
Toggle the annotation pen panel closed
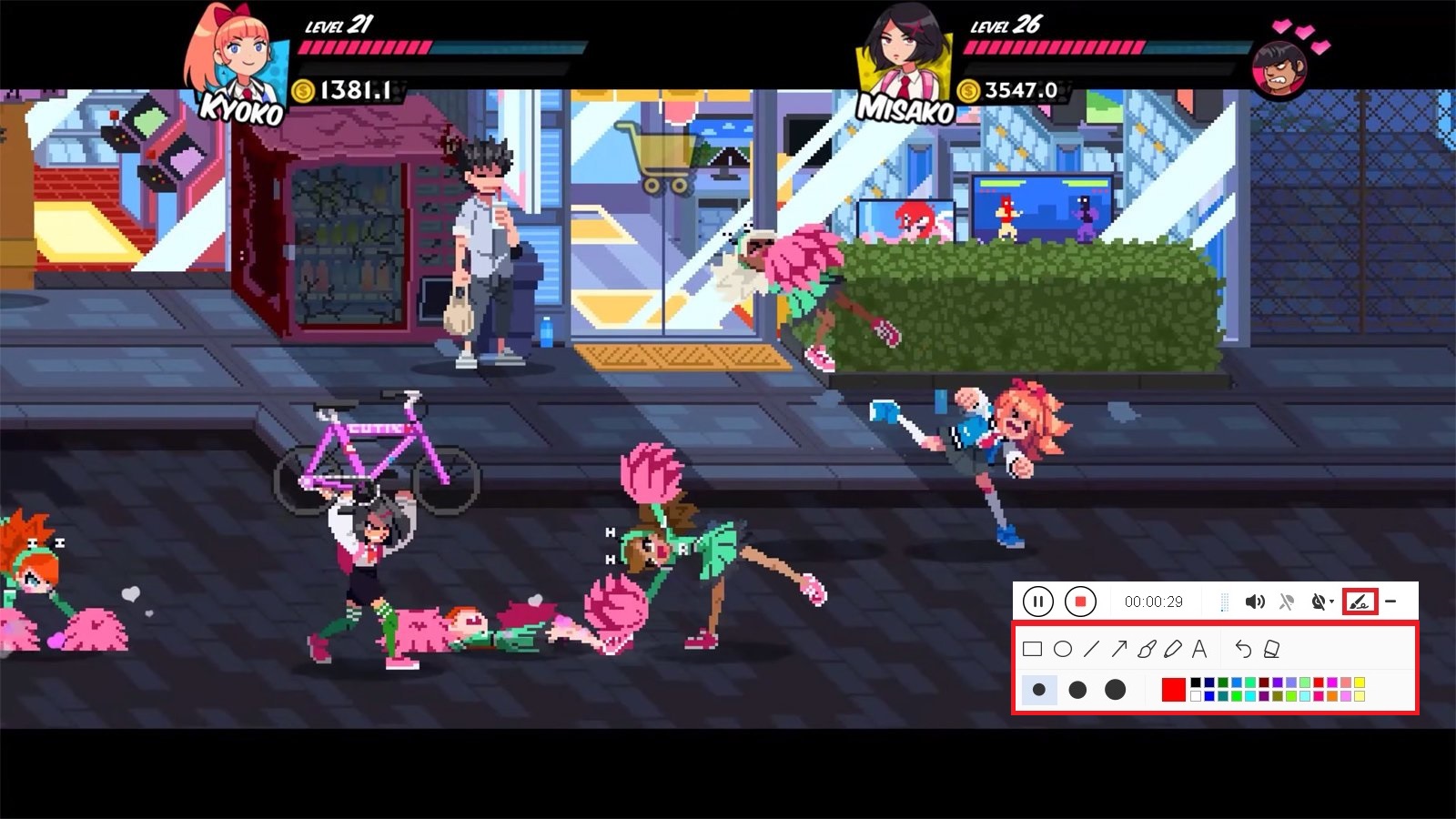click(1360, 602)
